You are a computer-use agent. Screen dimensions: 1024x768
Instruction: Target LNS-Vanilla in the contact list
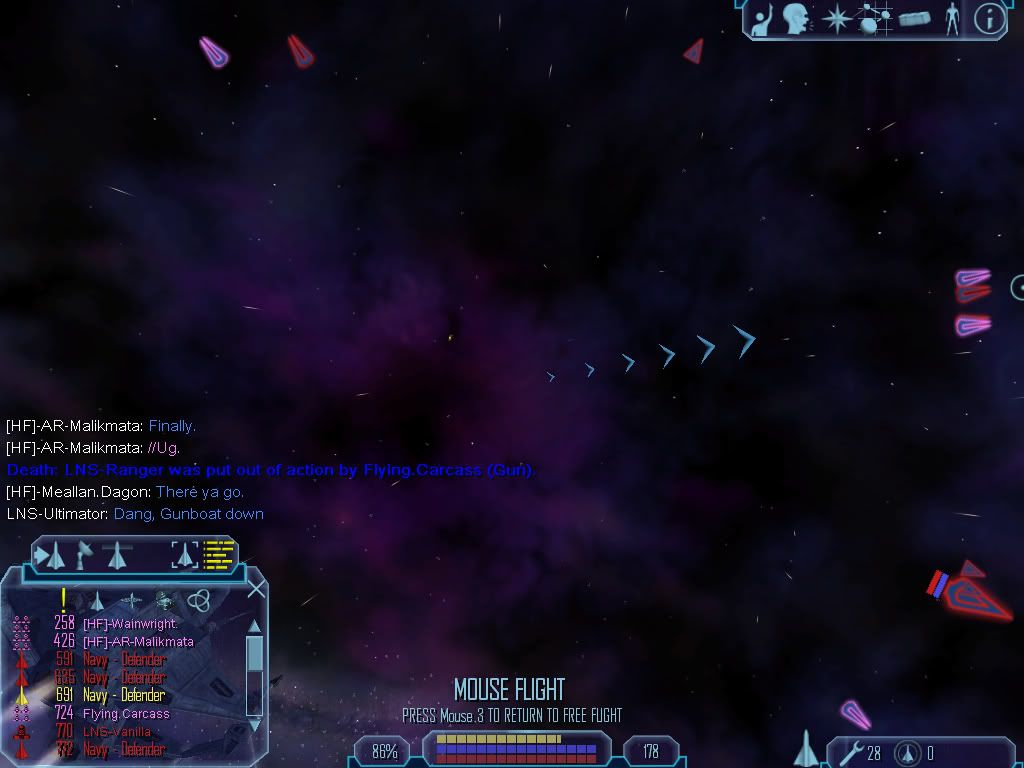pos(116,732)
